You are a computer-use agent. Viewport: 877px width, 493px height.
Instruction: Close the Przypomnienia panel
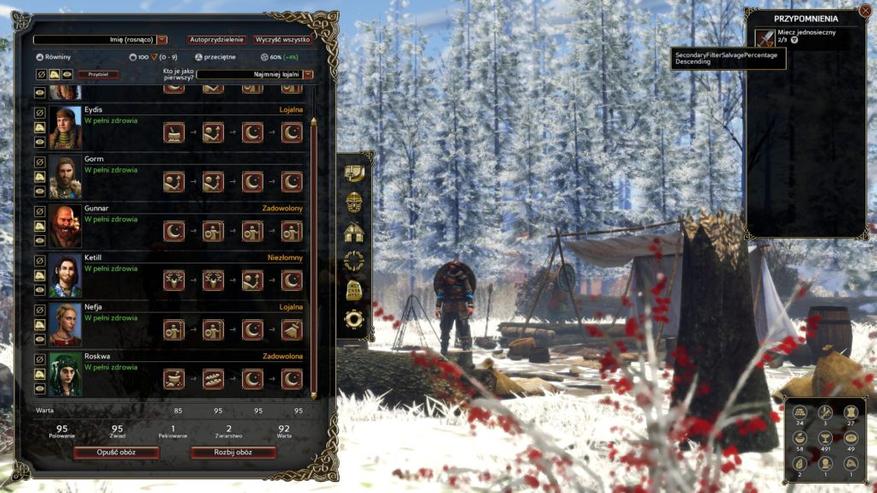(x=865, y=11)
